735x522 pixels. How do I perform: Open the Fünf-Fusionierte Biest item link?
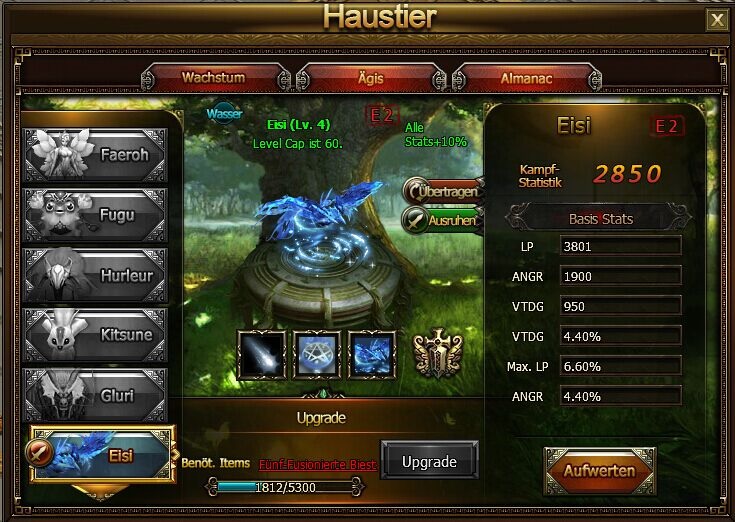click(317, 465)
